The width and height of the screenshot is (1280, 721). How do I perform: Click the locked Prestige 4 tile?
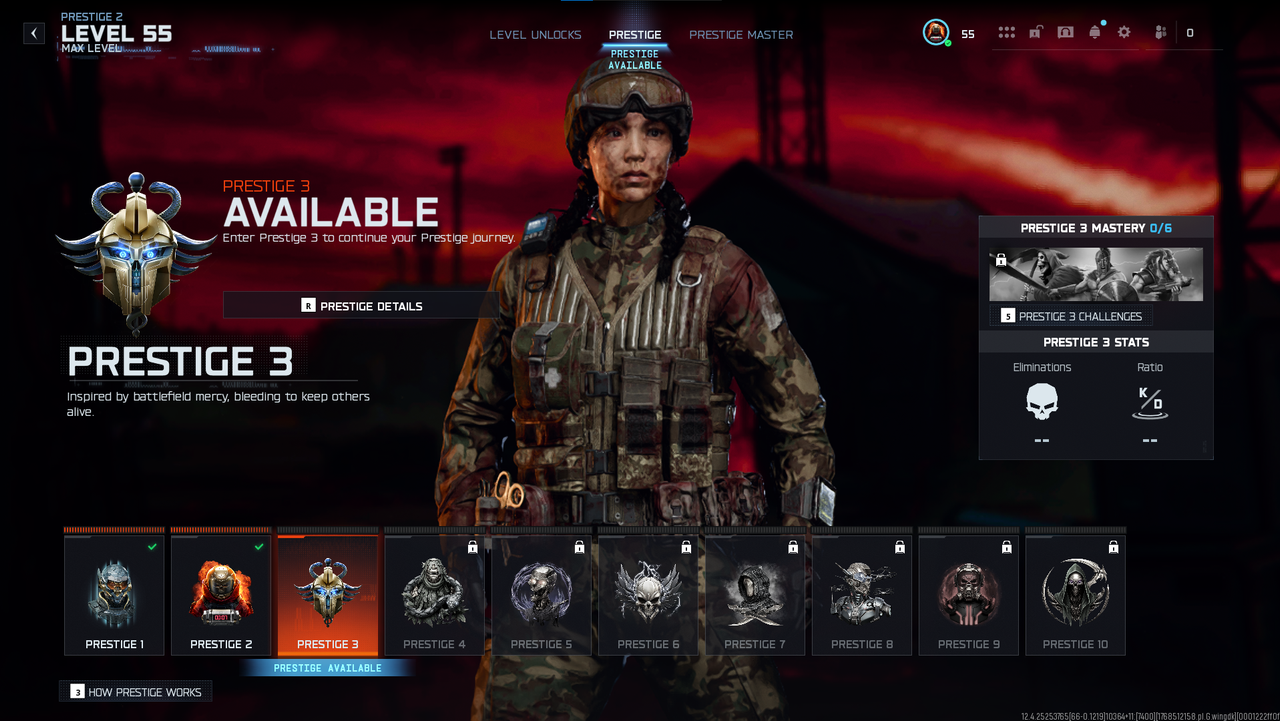point(435,595)
